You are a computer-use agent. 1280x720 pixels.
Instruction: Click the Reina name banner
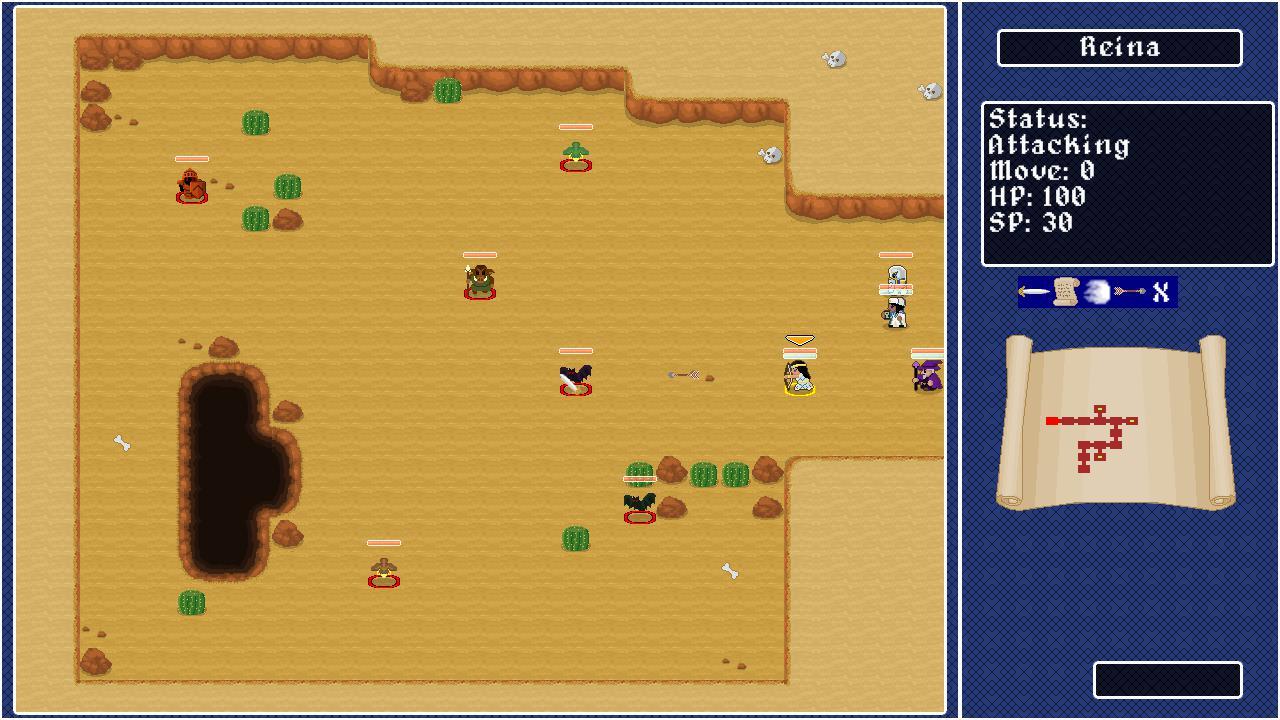[1120, 46]
